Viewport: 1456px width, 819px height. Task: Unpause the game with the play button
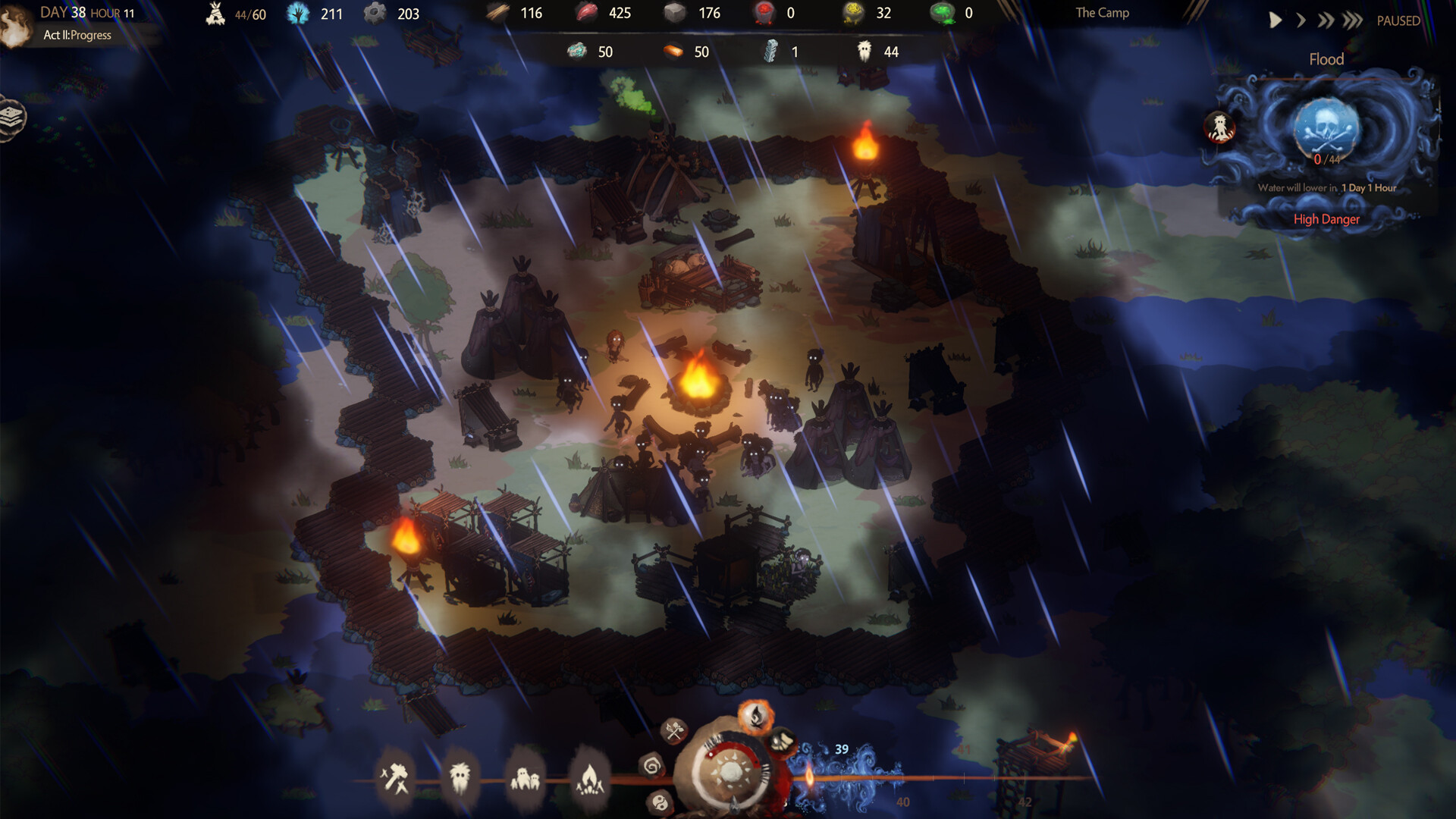pyautogui.click(x=1274, y=20)
